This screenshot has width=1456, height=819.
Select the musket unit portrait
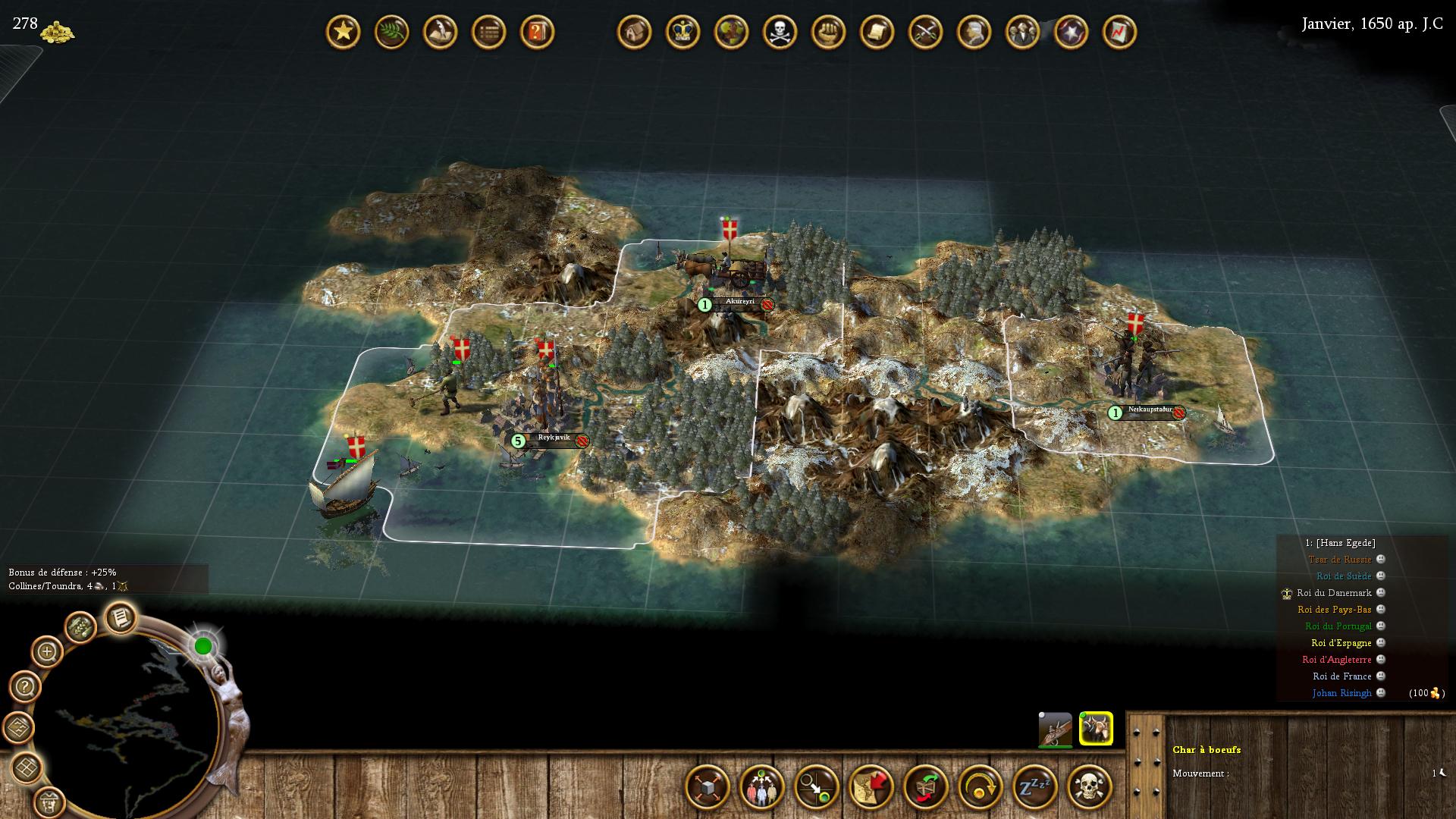tap(1055, 730)
